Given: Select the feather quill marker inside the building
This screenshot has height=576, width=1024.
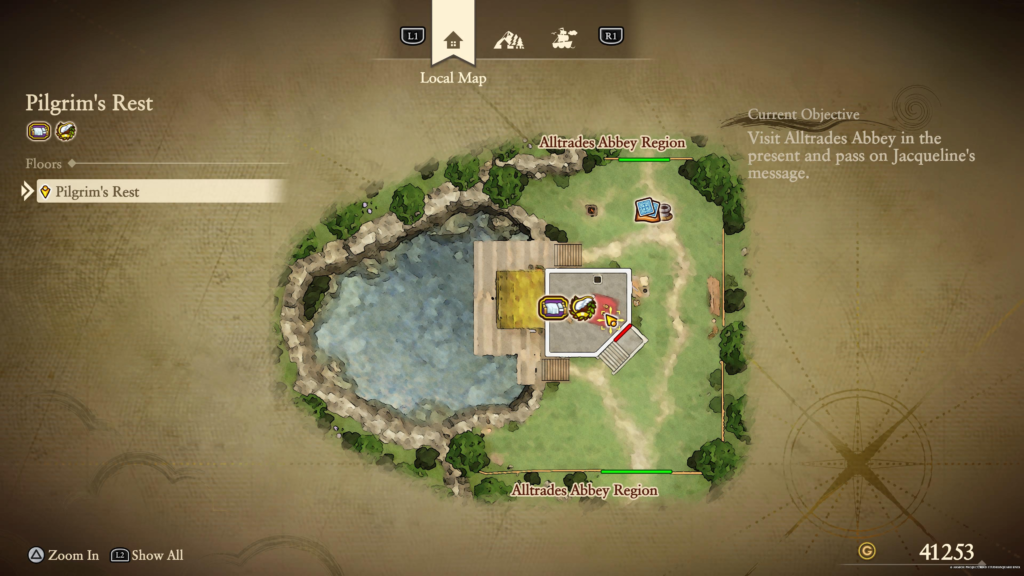Looking at the screenshot, I should (583, 307).
